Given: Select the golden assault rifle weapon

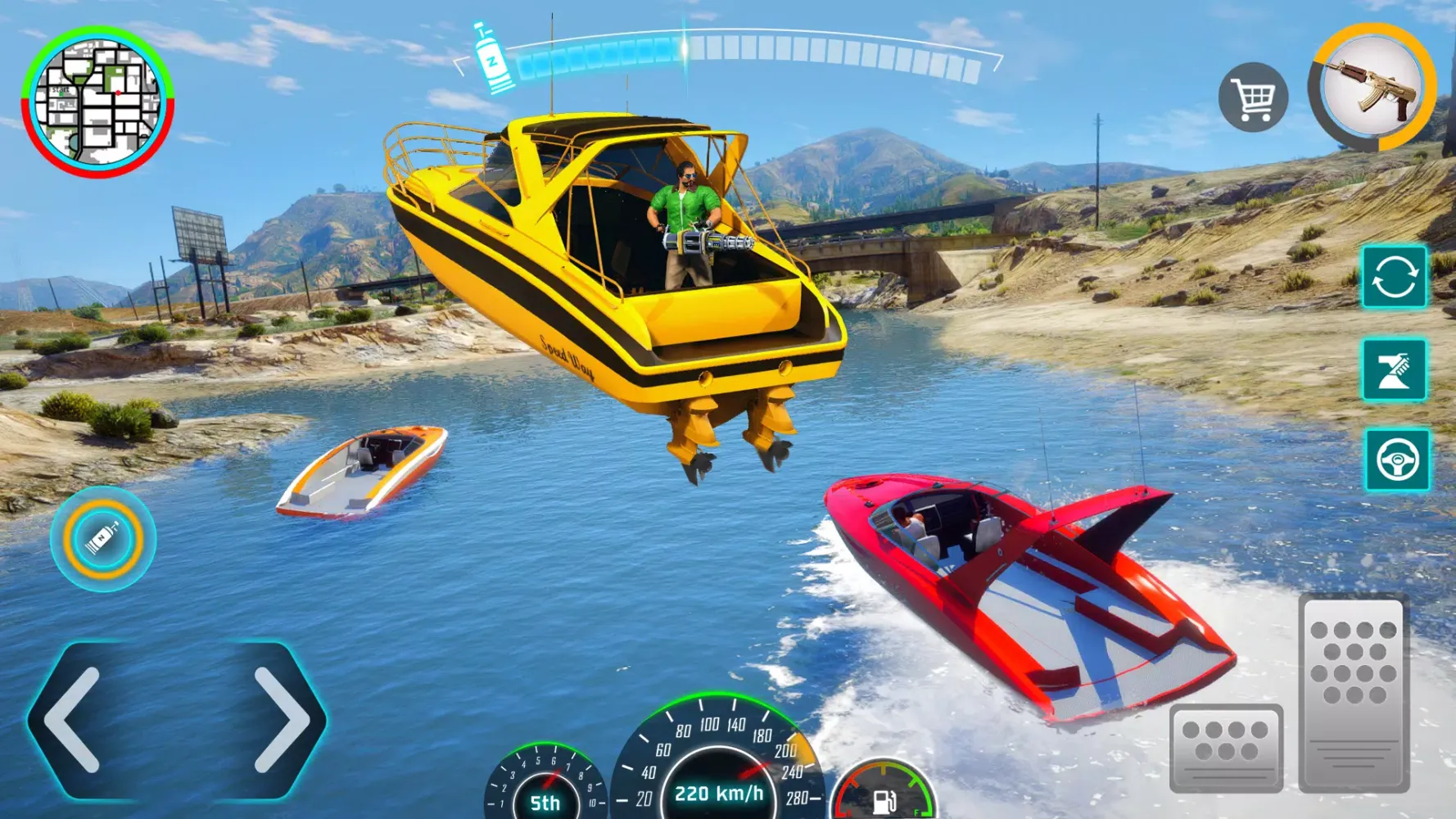Looking at the screenshot, I should (x=1372, y=88).
